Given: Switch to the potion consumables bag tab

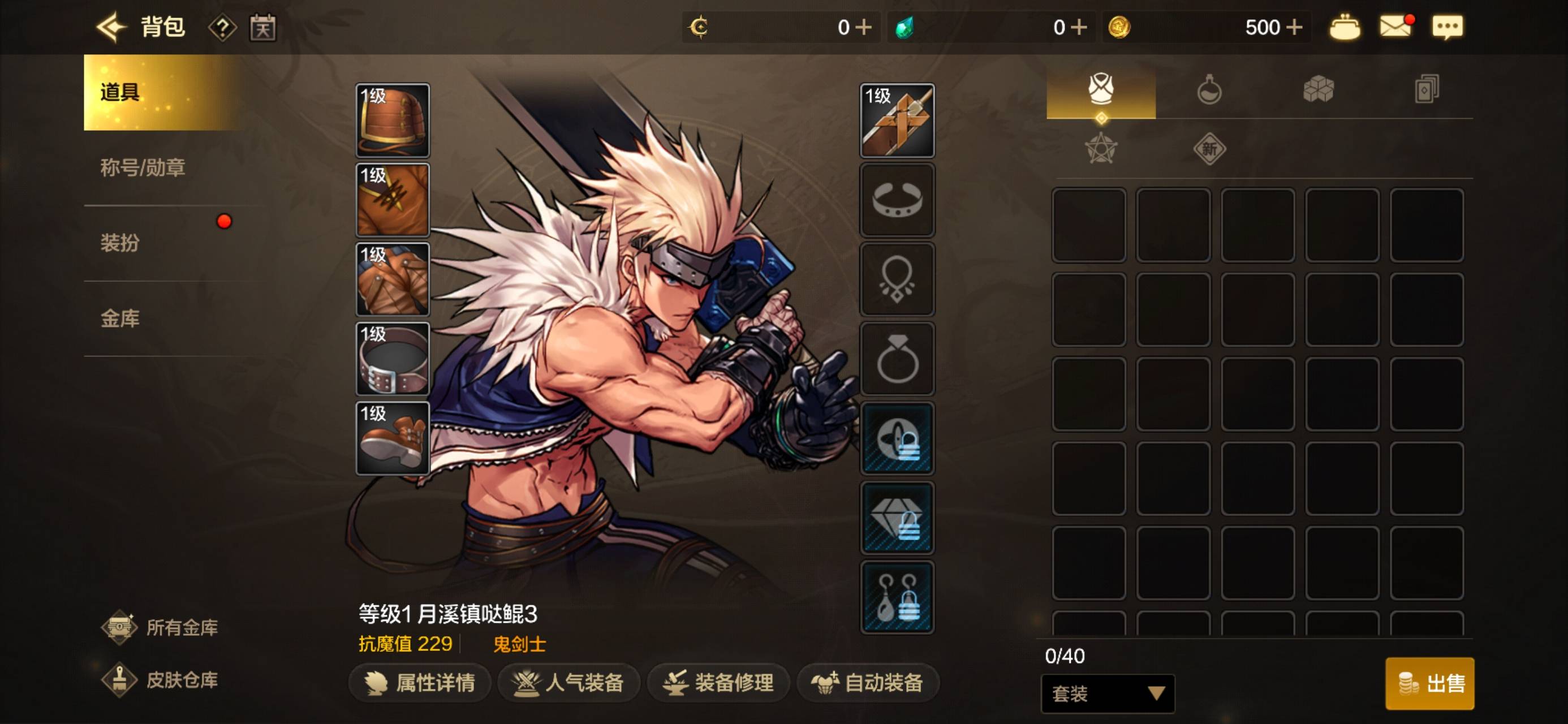Looking at the screenshot, I should (1209, 90).
